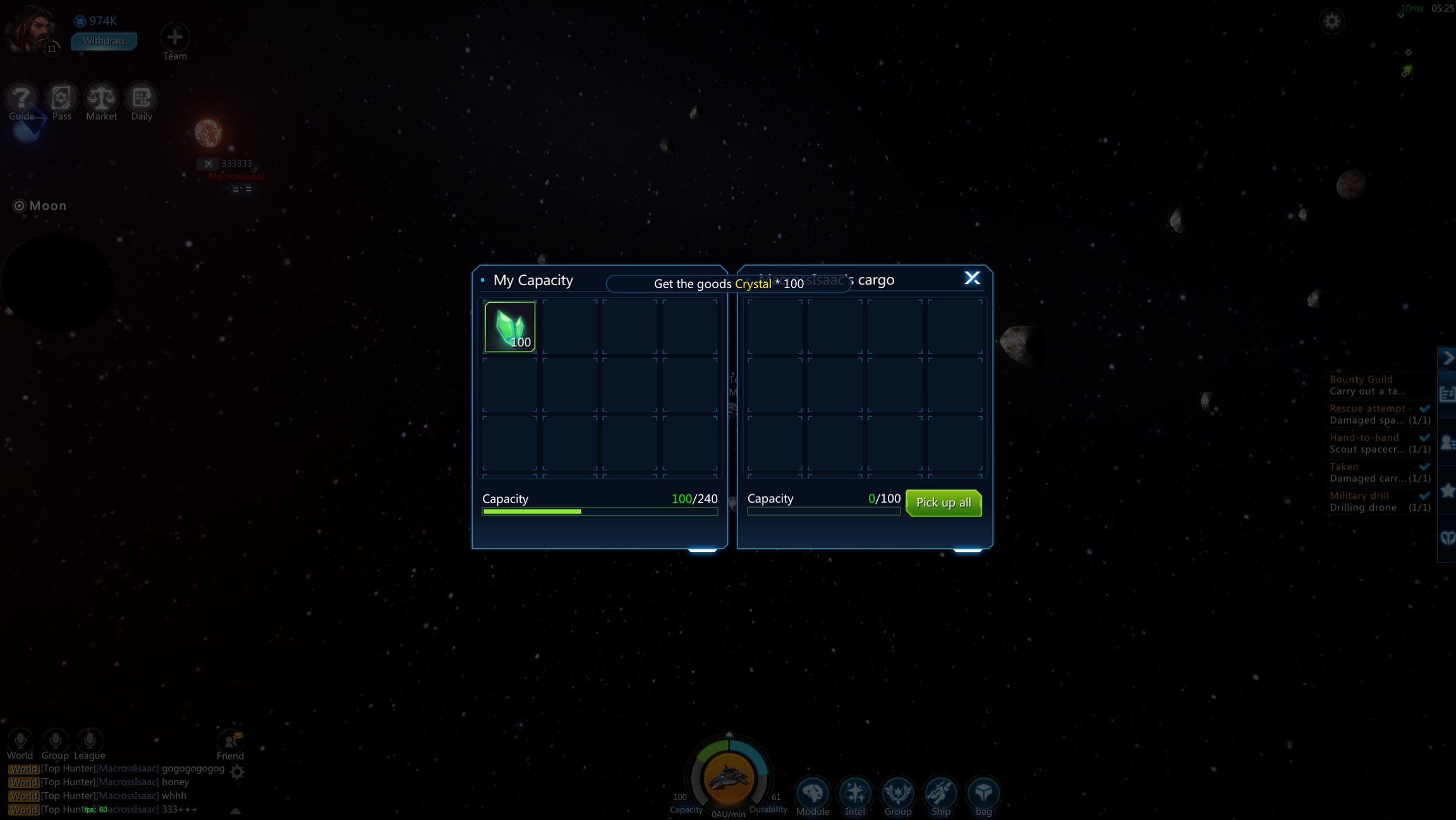This screenshot has width=1456, height=820.
Task: Open the Market
Action: tap(101, 99)
